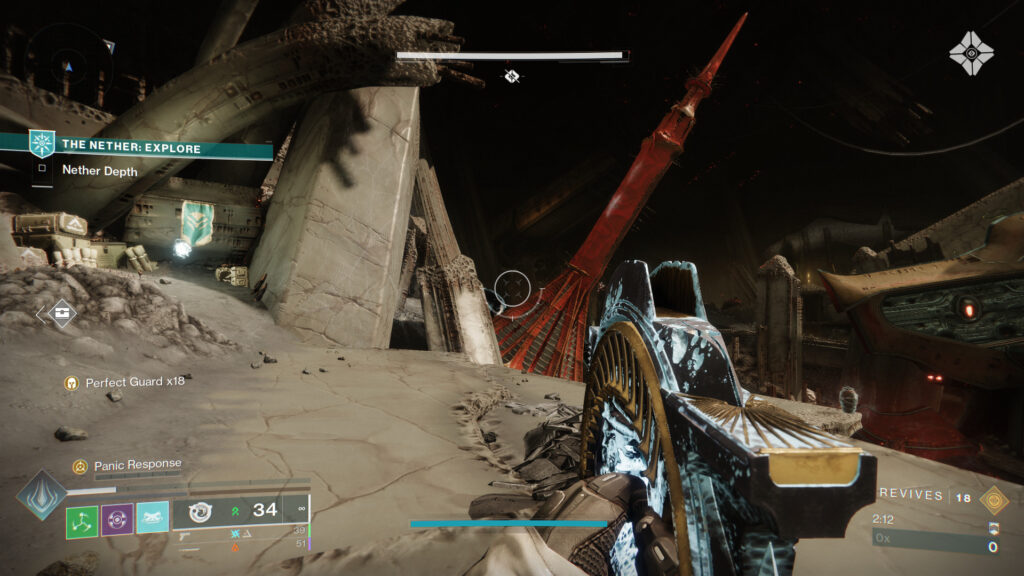Image resolution: width=1024 pixels, height=576 pixels.
Task: Select the chest marker icon
Action: point(59,314)
